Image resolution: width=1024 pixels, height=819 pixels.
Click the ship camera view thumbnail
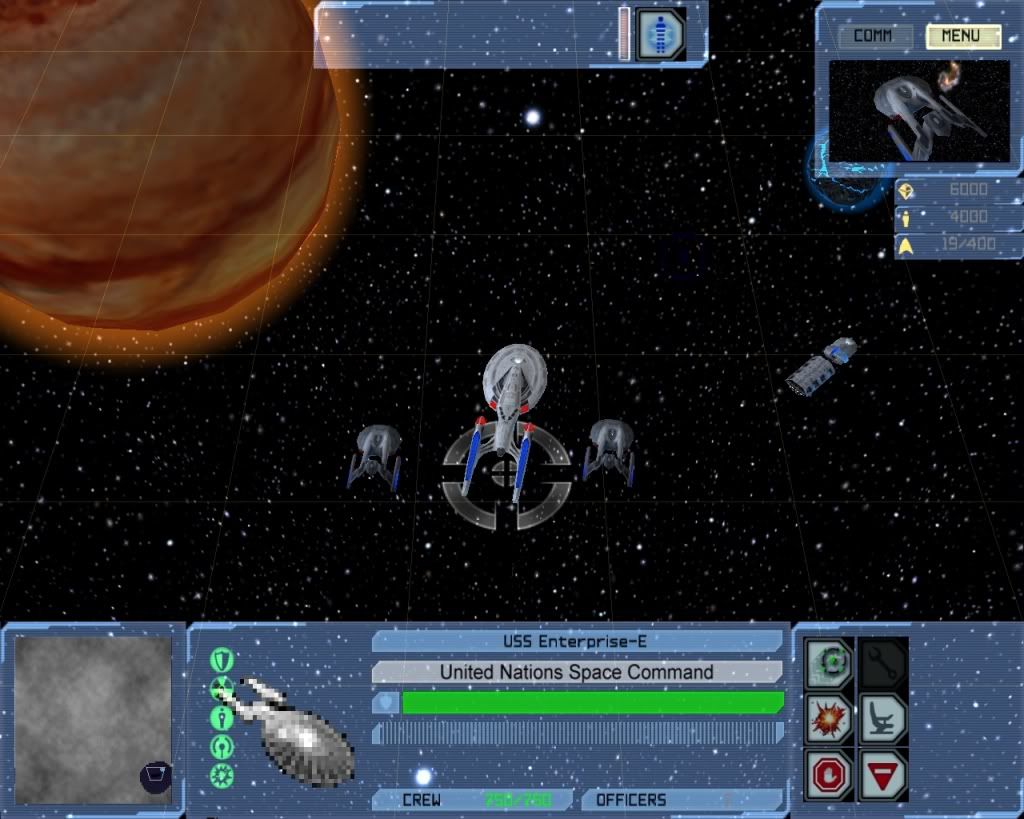point(919,110)
